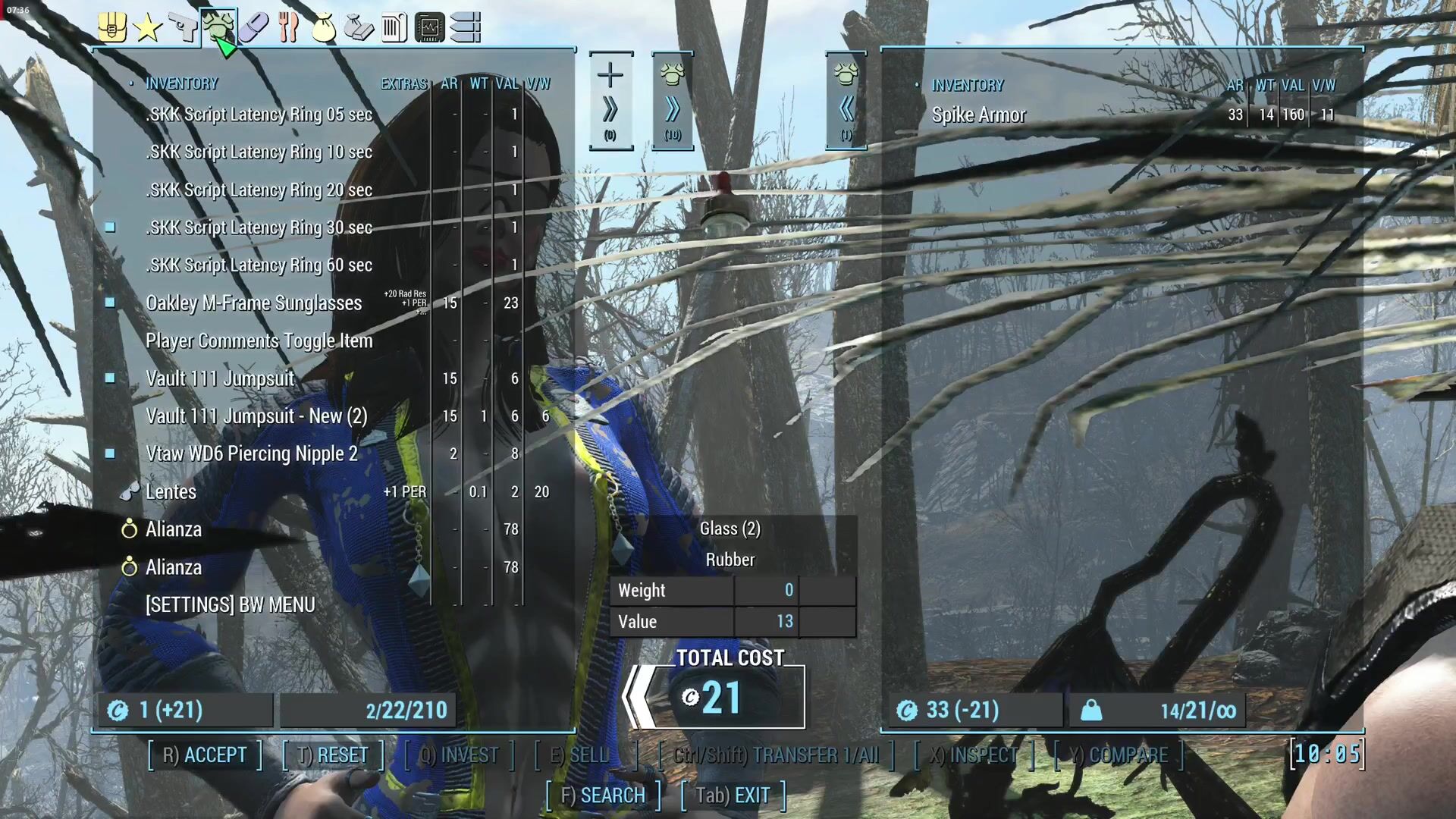Reset the current trade offer
1456x819 pixels.
(333, 755)
